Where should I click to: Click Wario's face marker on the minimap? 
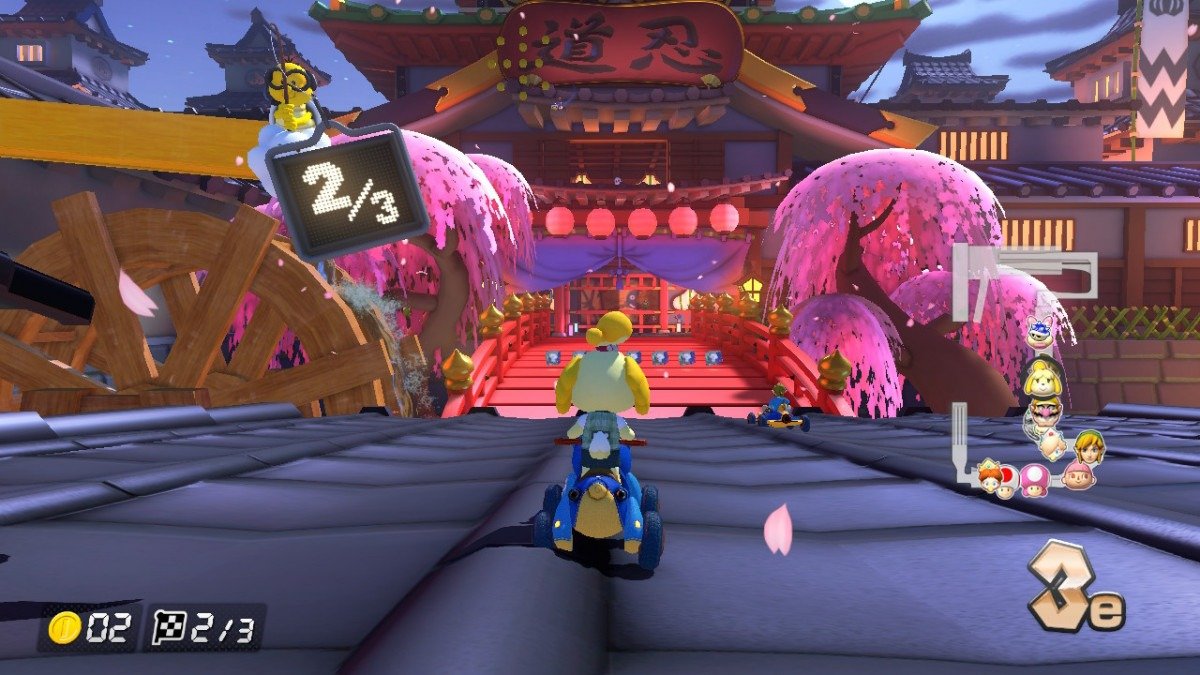(x=1042, y=415)
